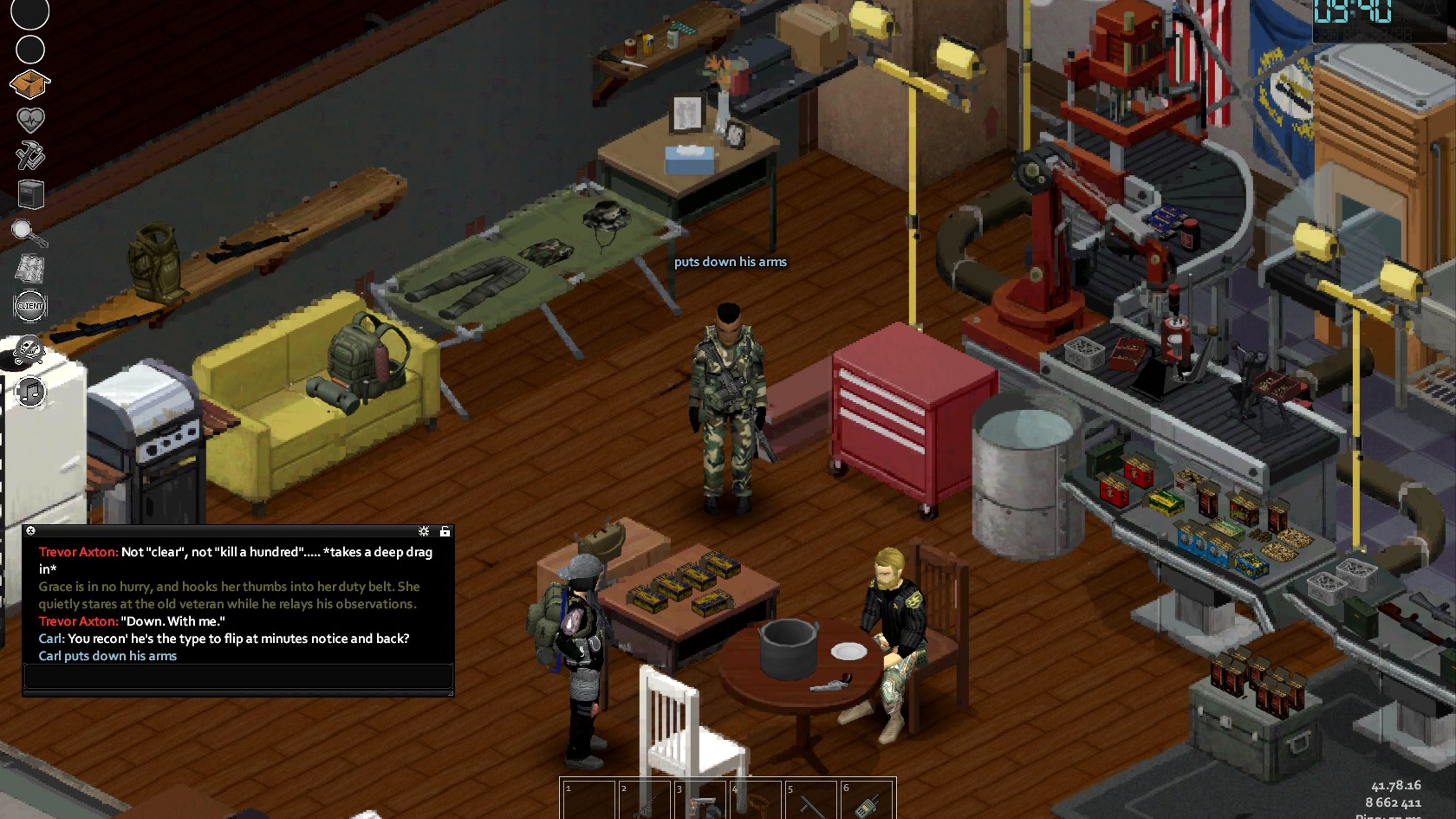Open the world map icon
Image resolution: width=1456 pixels, height=819 pixels.
coord(29,268)
